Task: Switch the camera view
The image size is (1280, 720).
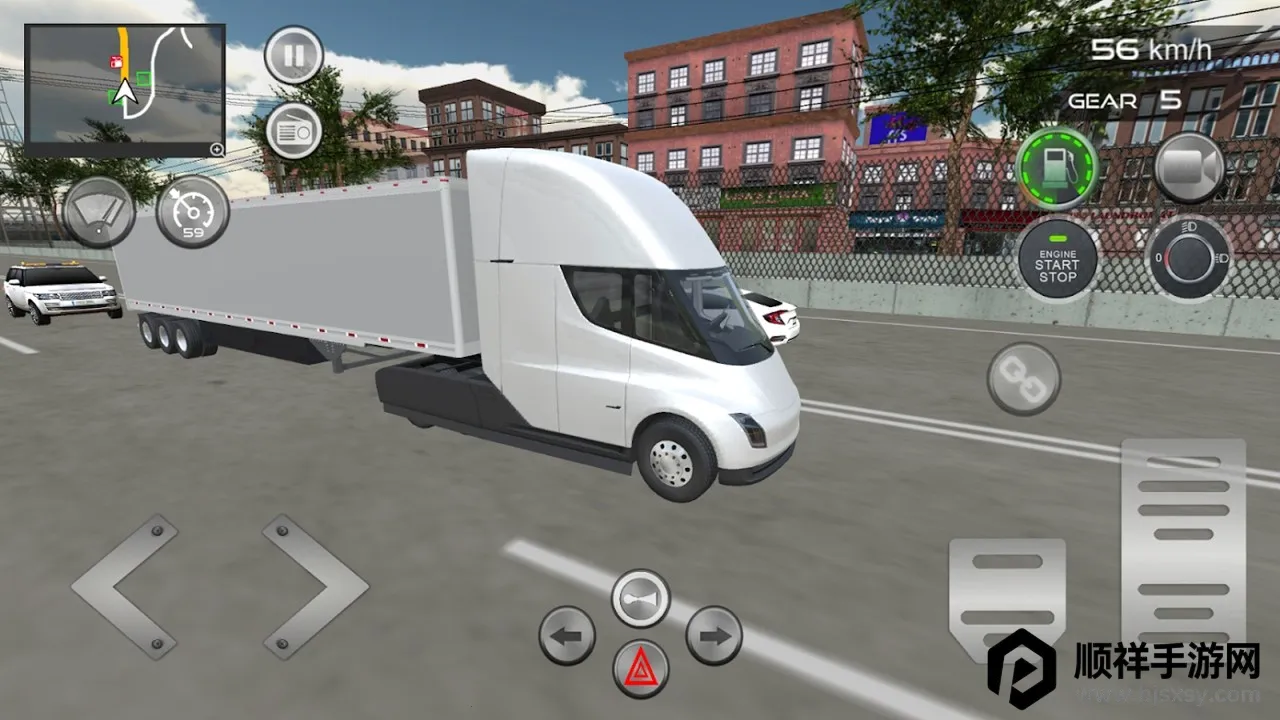Action: (1190, 167)
